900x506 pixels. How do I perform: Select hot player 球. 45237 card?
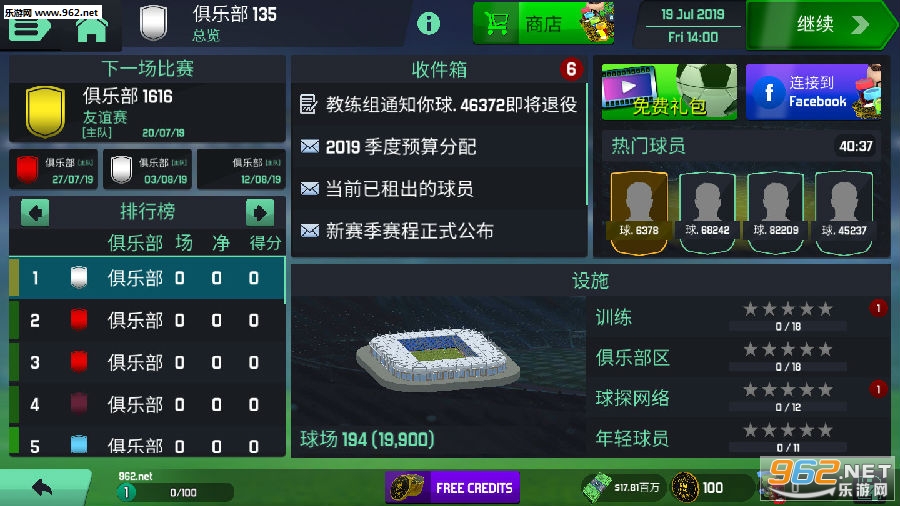[x=844, y=208]
